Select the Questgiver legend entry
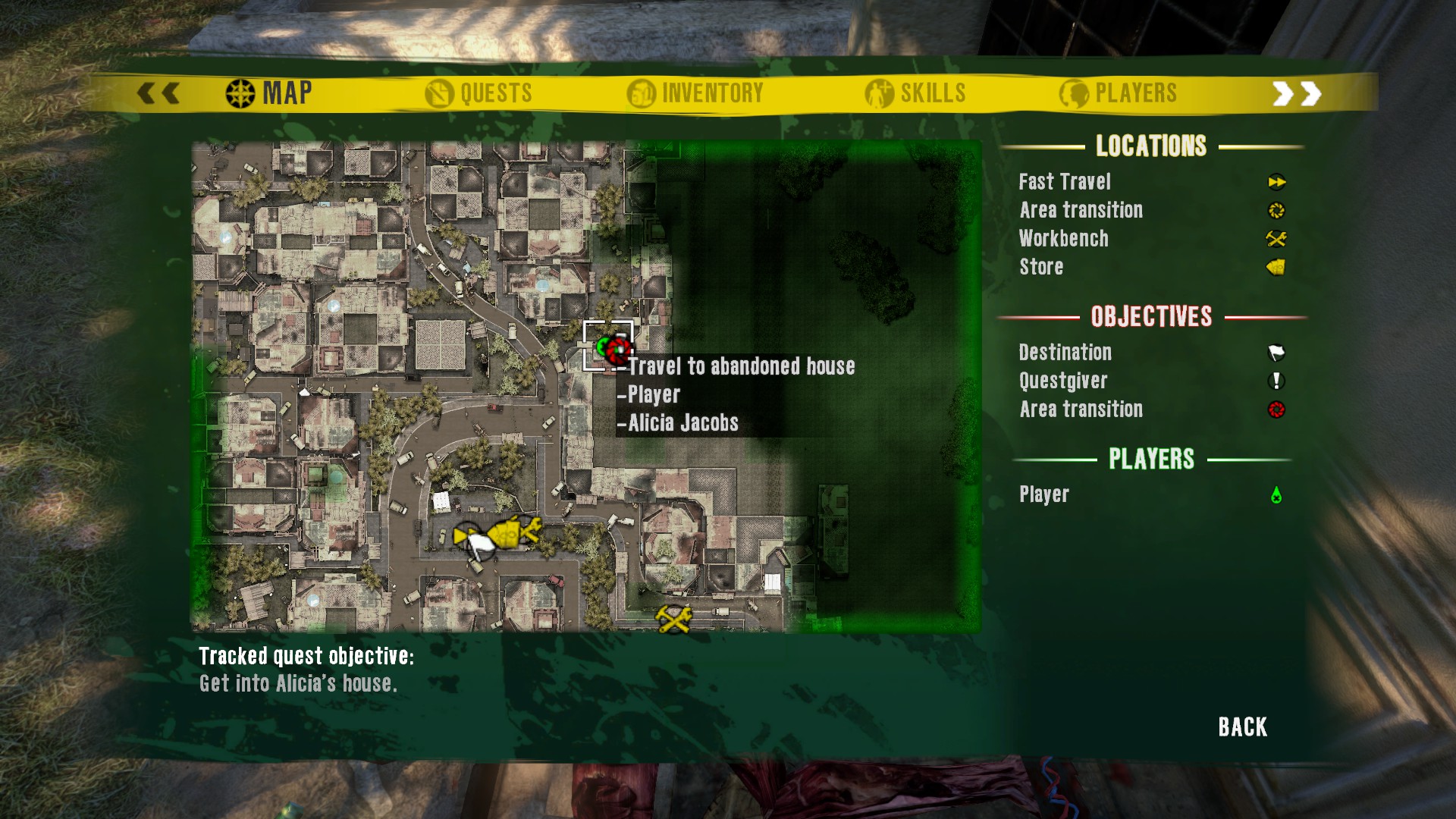 [1062, 381]
